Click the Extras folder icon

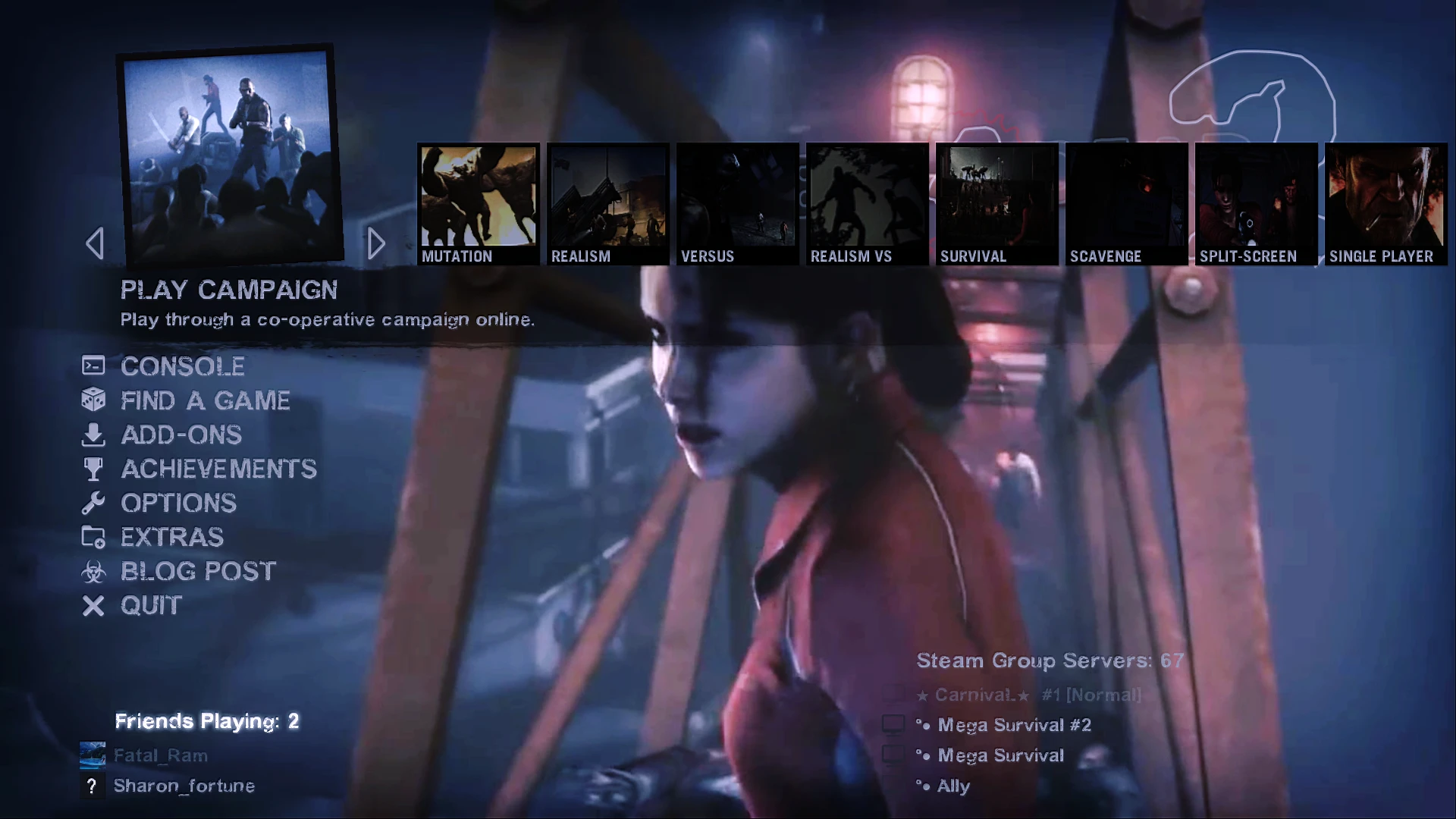93,537
